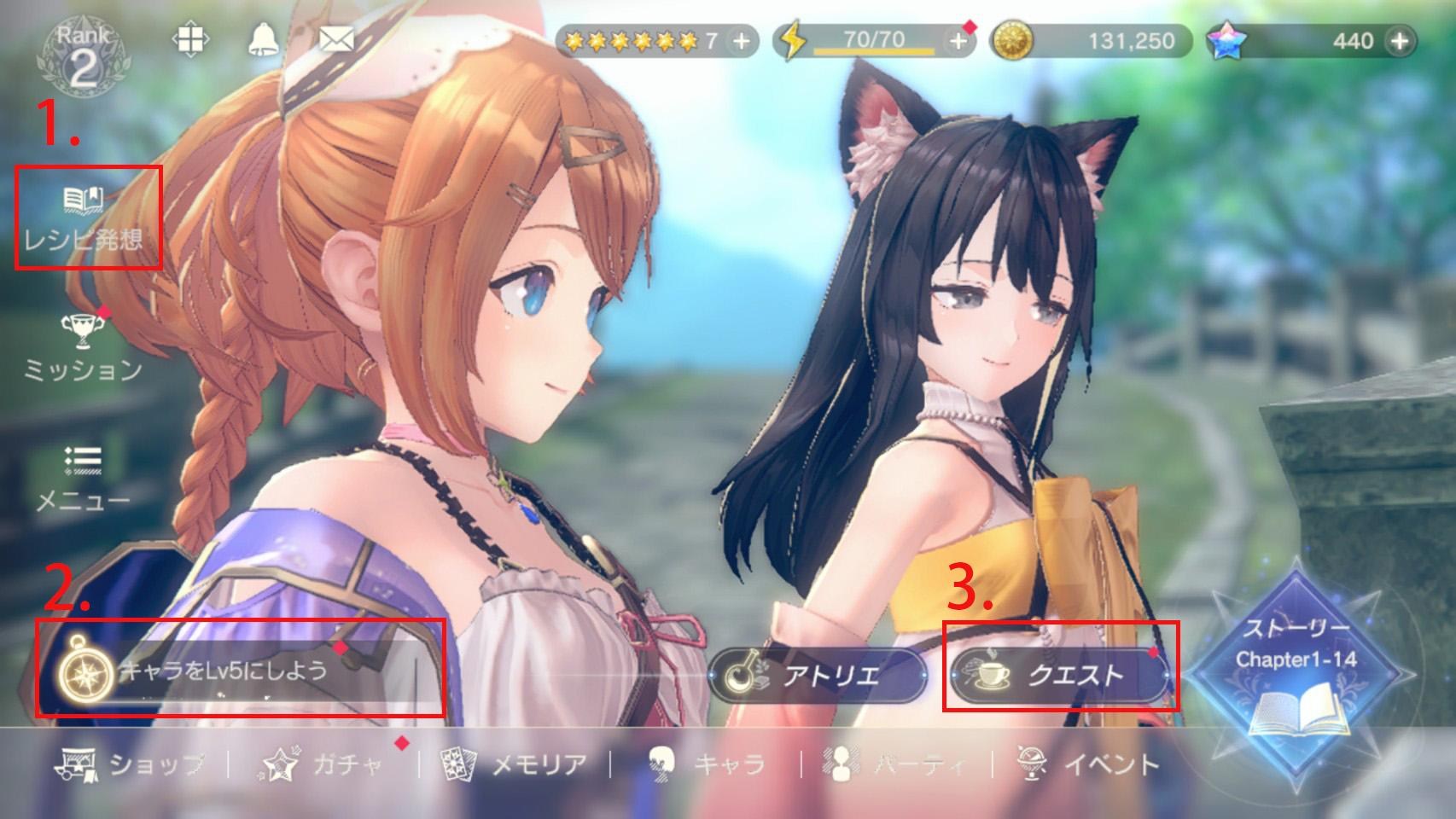This screenshot has height=819, width=1456.
Task: Open the キャラ character screen
Action: [x=706, y=764]
